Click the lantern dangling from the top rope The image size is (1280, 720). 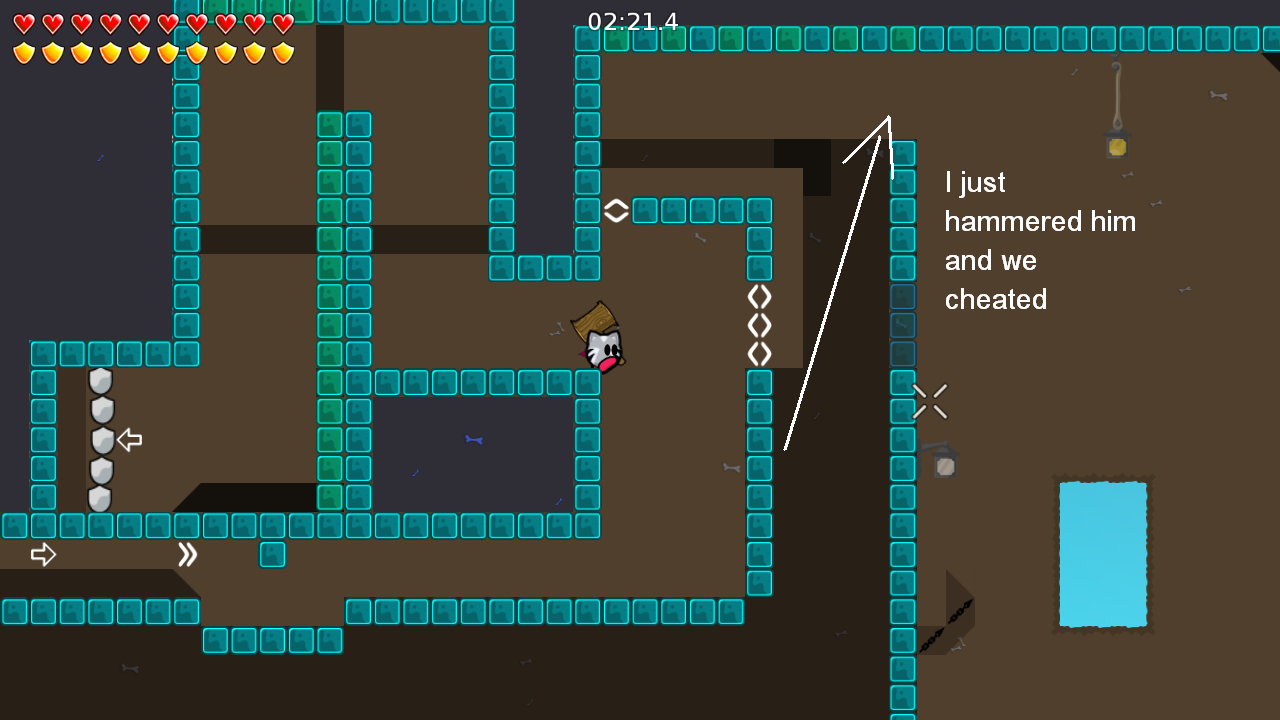click(x=1117, y=145)
